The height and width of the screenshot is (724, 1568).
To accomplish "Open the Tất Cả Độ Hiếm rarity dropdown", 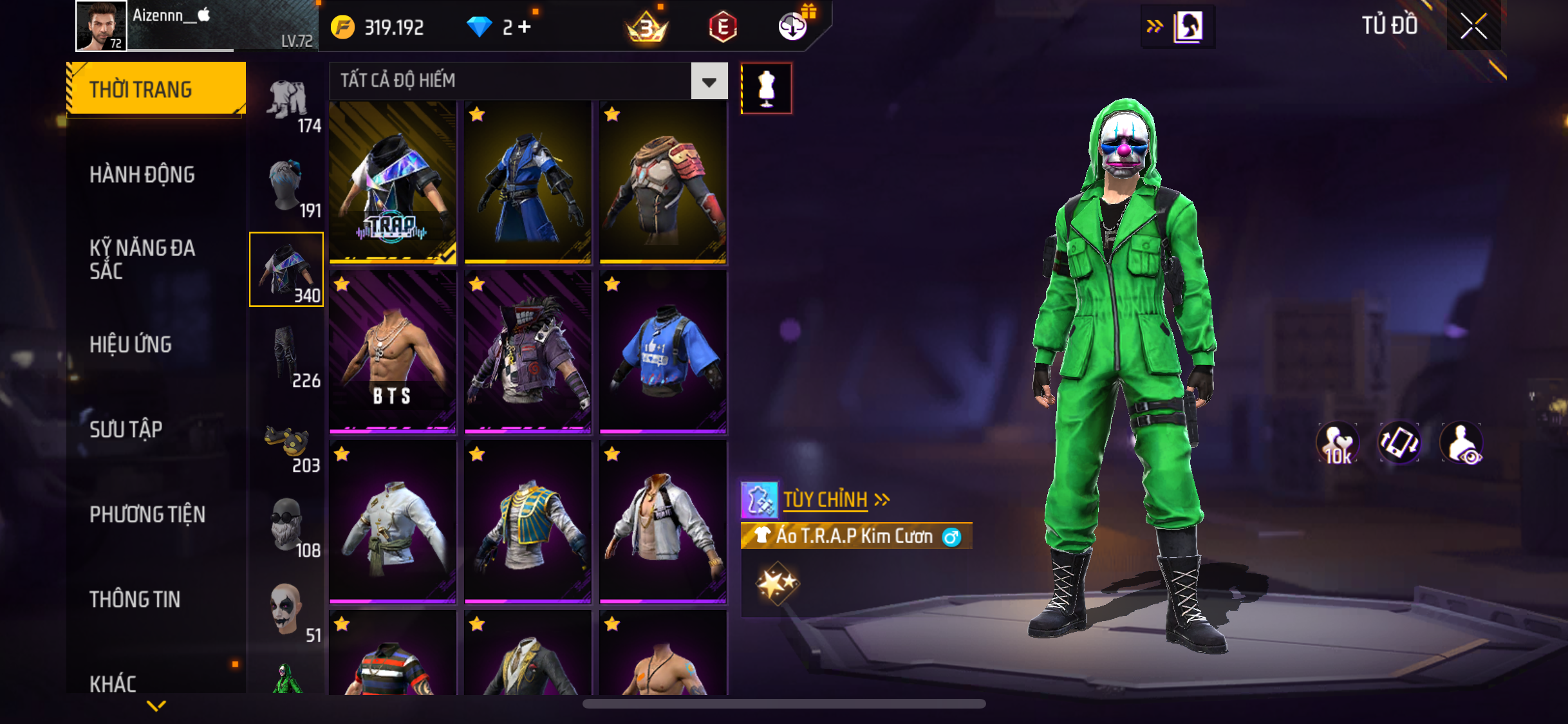I will pos(709,81).
